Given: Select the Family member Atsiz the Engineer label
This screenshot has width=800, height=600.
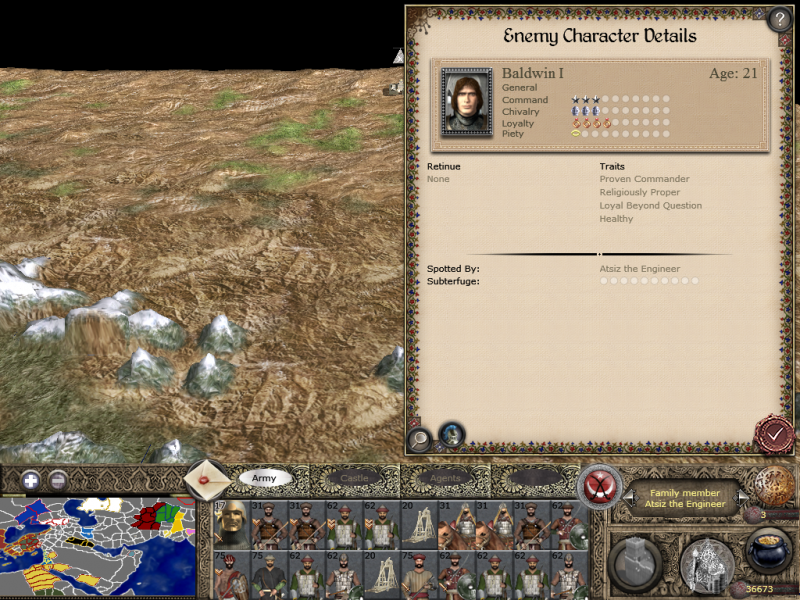Looking at the screenshot, I should (685, 498).
